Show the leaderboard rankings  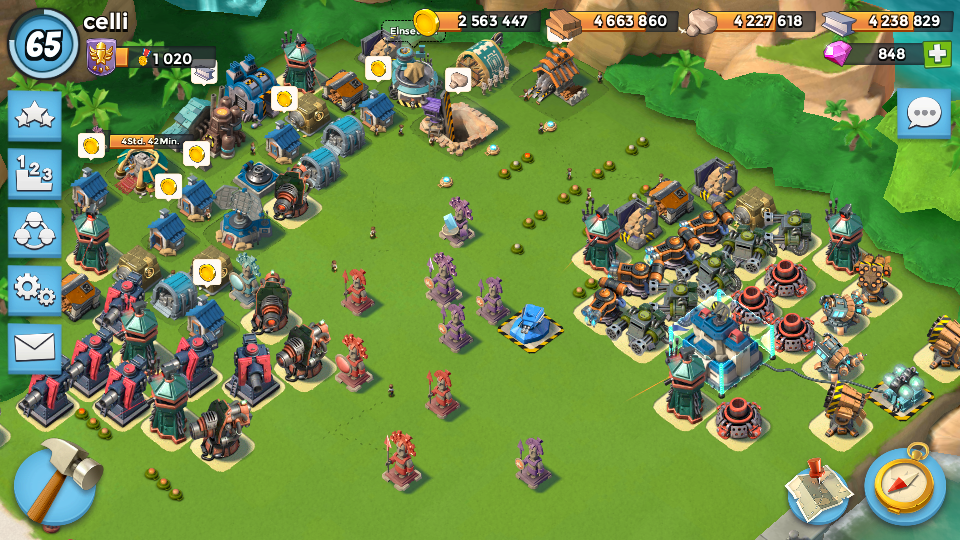tap(35, 174)
